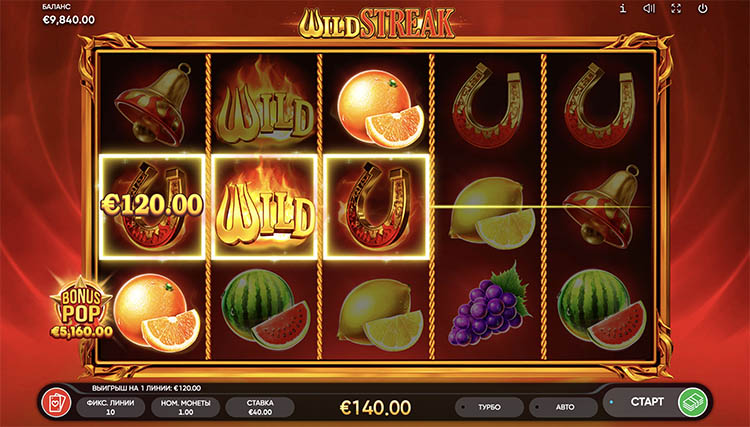
Task: Click the Bonus Pop badge
Action: 86,311
